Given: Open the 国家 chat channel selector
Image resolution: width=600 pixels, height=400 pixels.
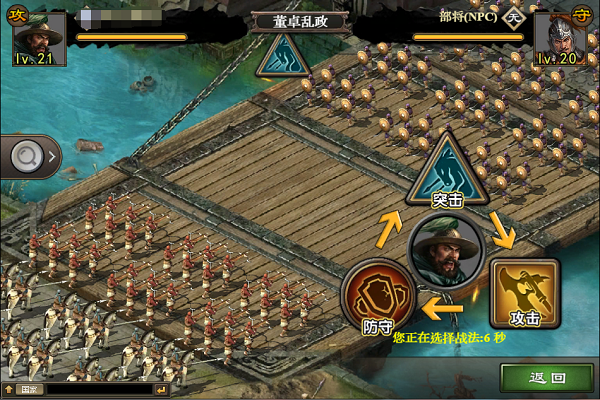Looking at the screenshot, I should (x=28, y=389).
